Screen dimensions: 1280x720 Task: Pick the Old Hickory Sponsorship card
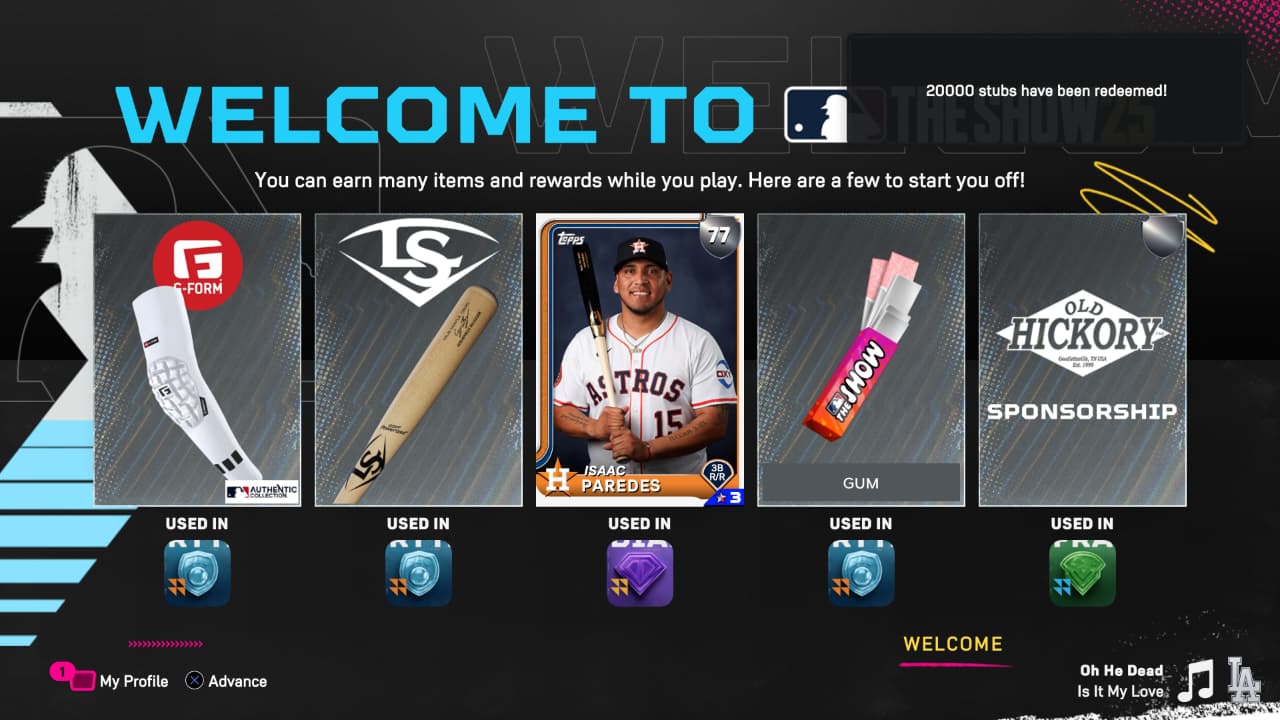click(1082, 359)
